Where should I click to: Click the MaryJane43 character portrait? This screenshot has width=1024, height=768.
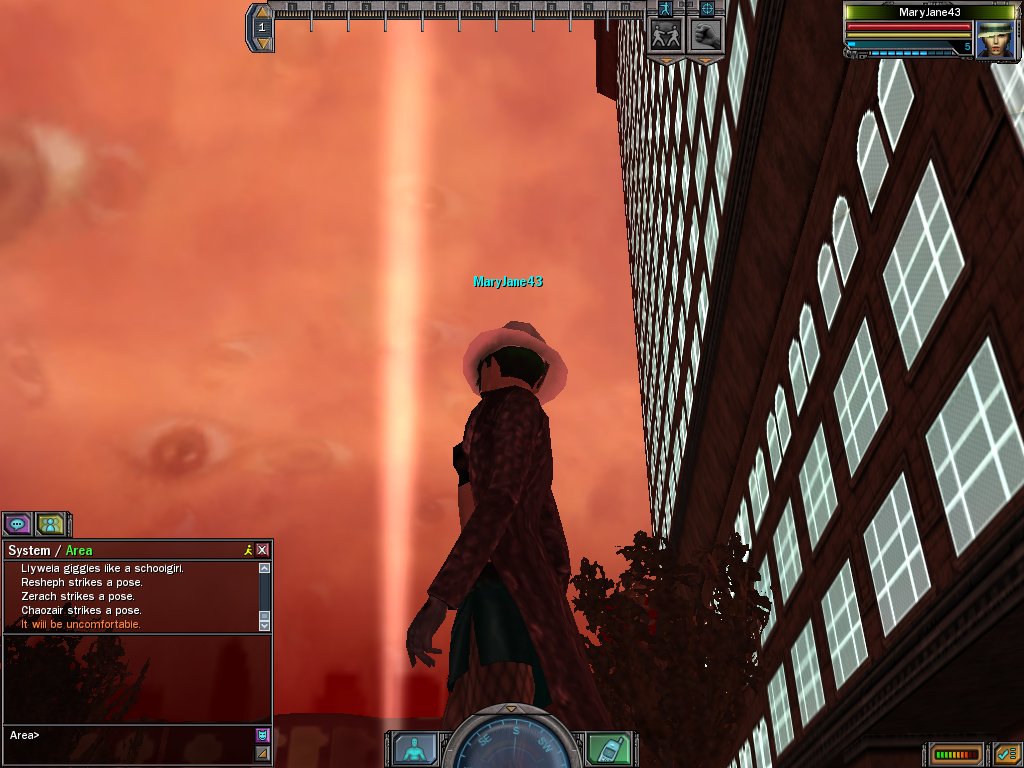[995, 40]
